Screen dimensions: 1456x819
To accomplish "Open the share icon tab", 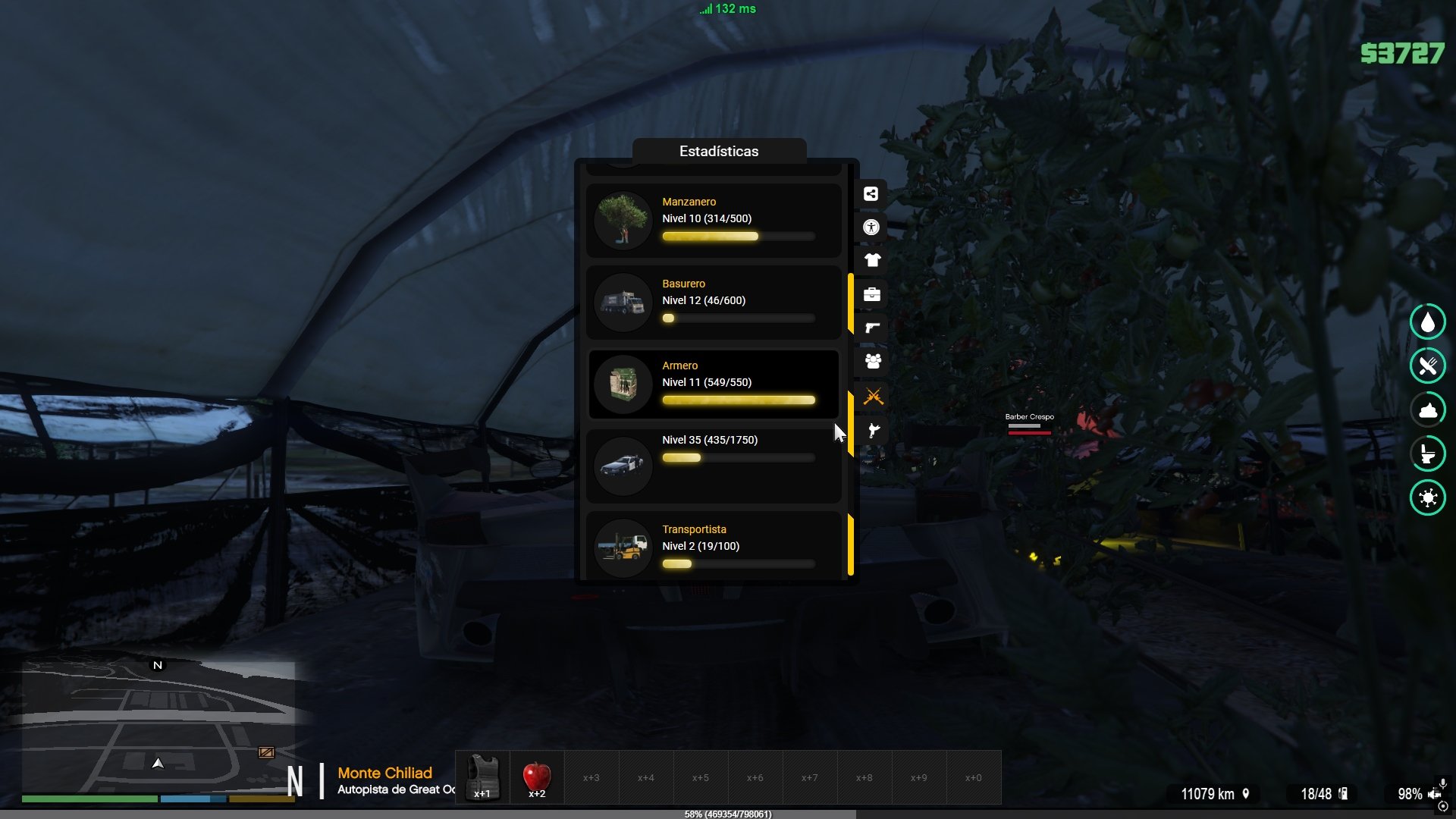I will (x=871, y=194).
